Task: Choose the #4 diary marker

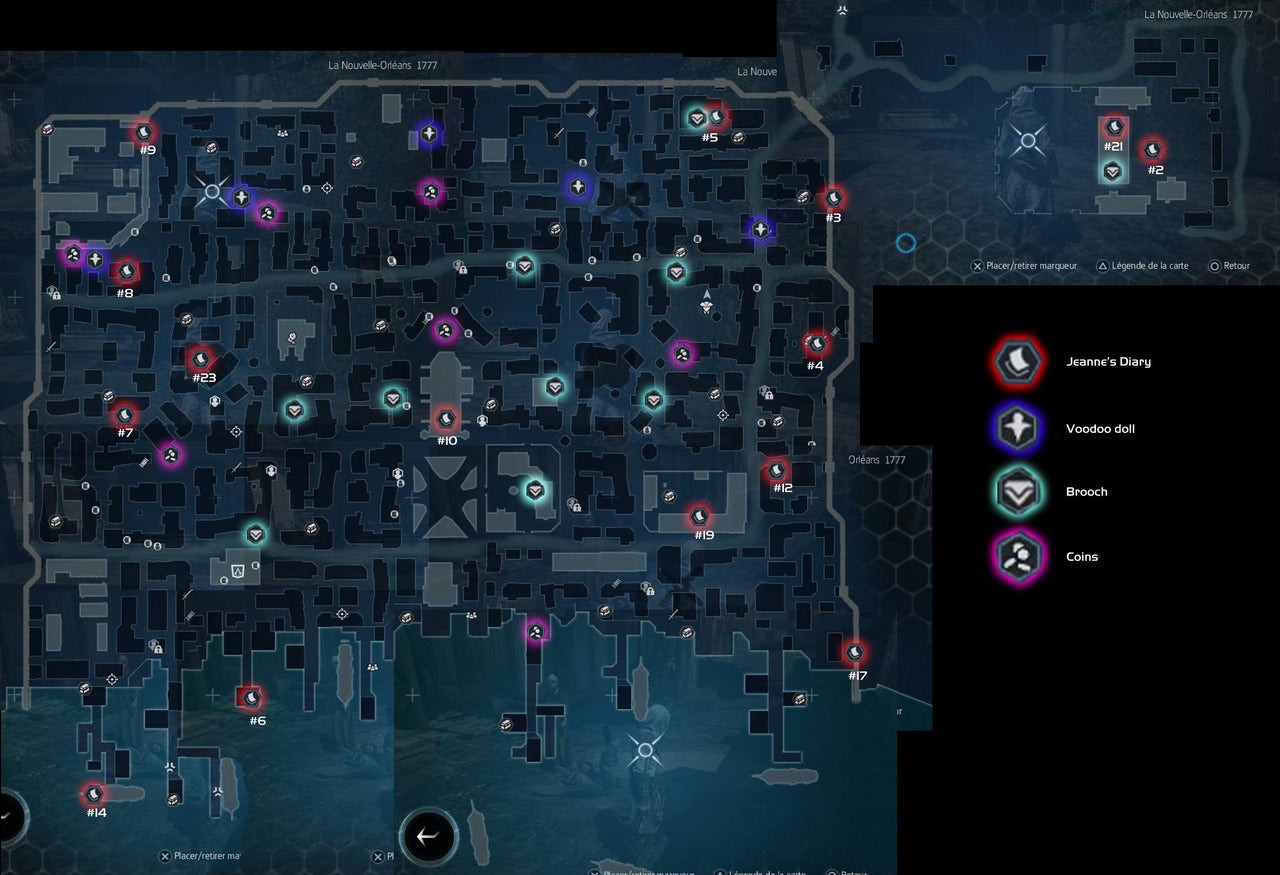Action: click(817, 345)
